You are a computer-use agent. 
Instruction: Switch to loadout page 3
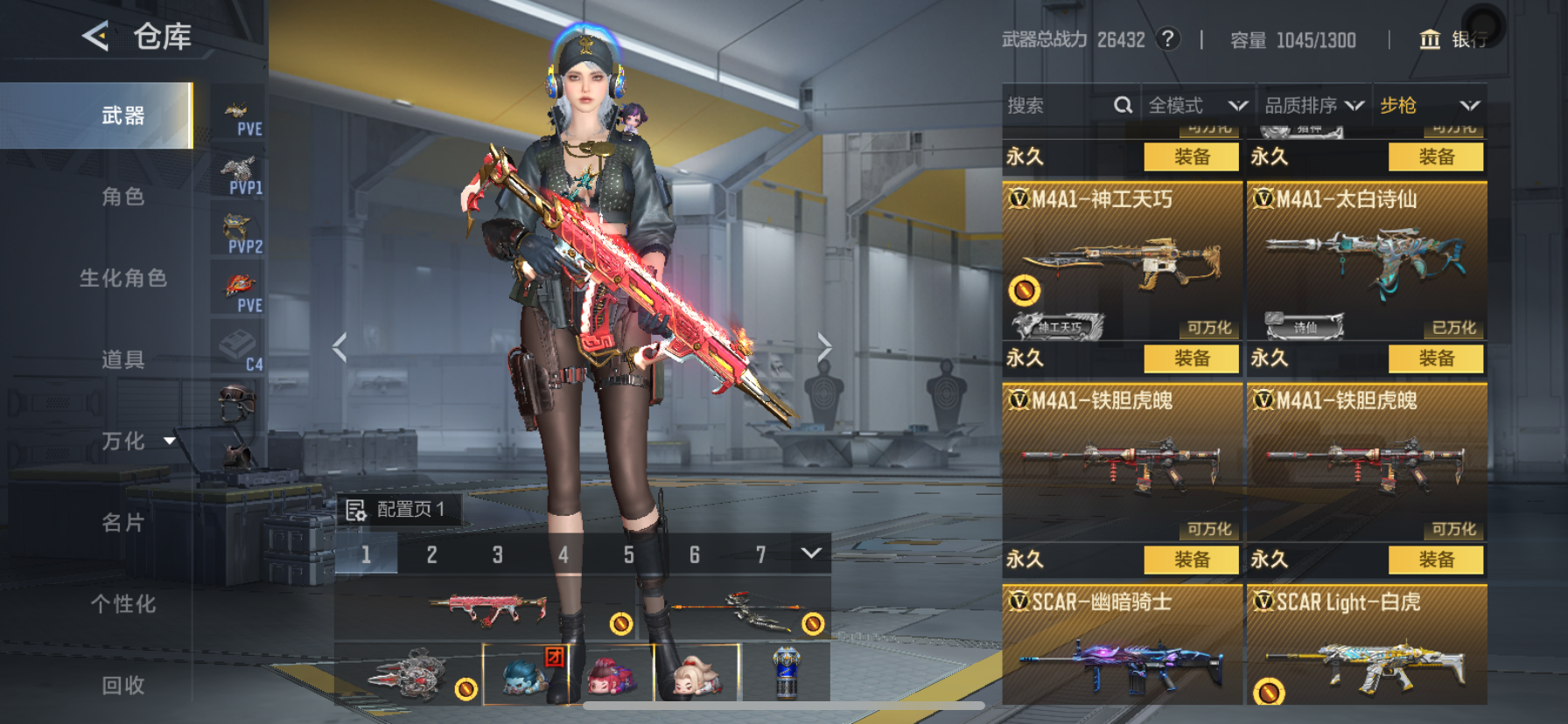point(497,554)
